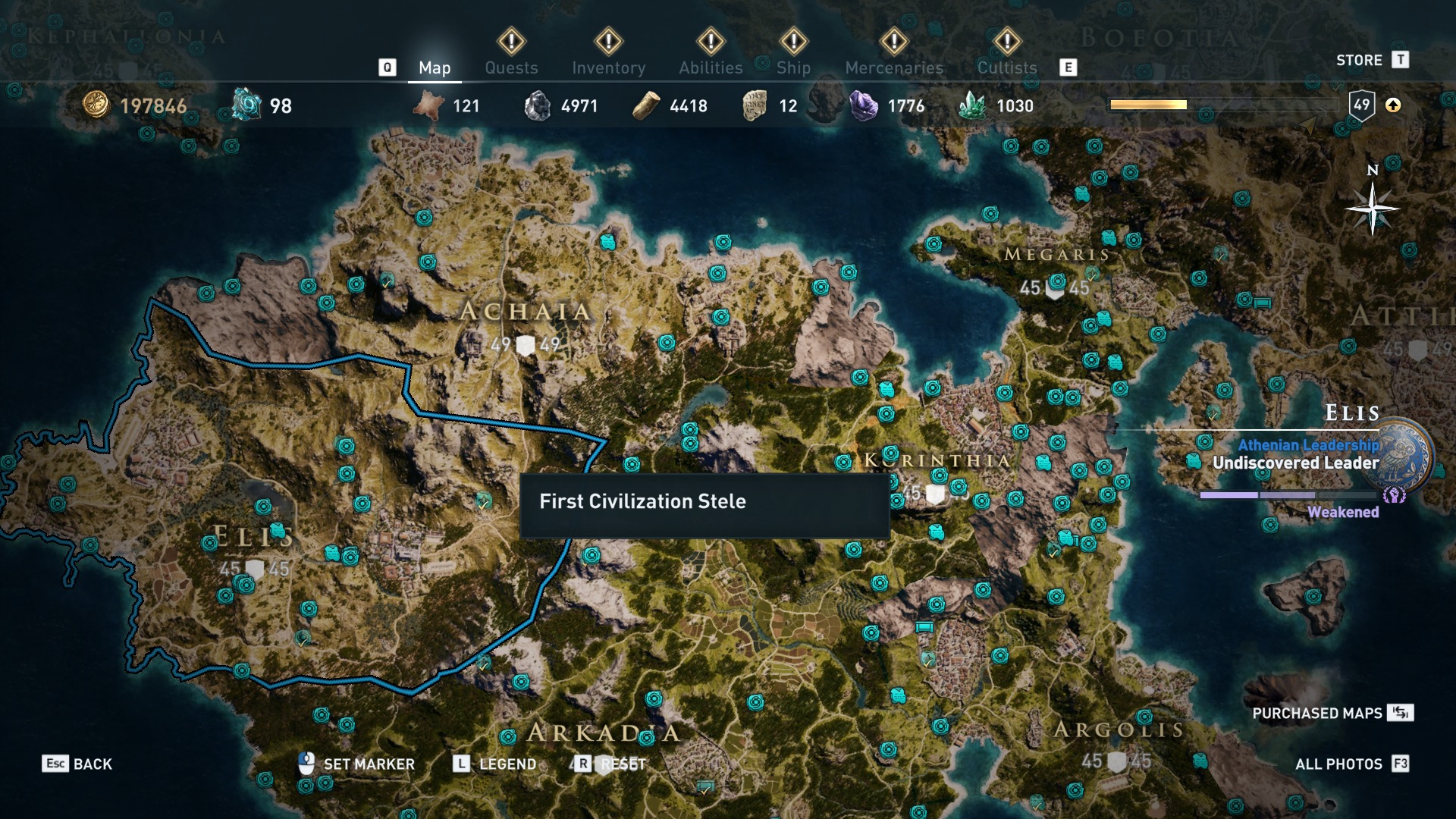
Task: Open the Mercenaries tab
Action: click(x=894, y=67)
